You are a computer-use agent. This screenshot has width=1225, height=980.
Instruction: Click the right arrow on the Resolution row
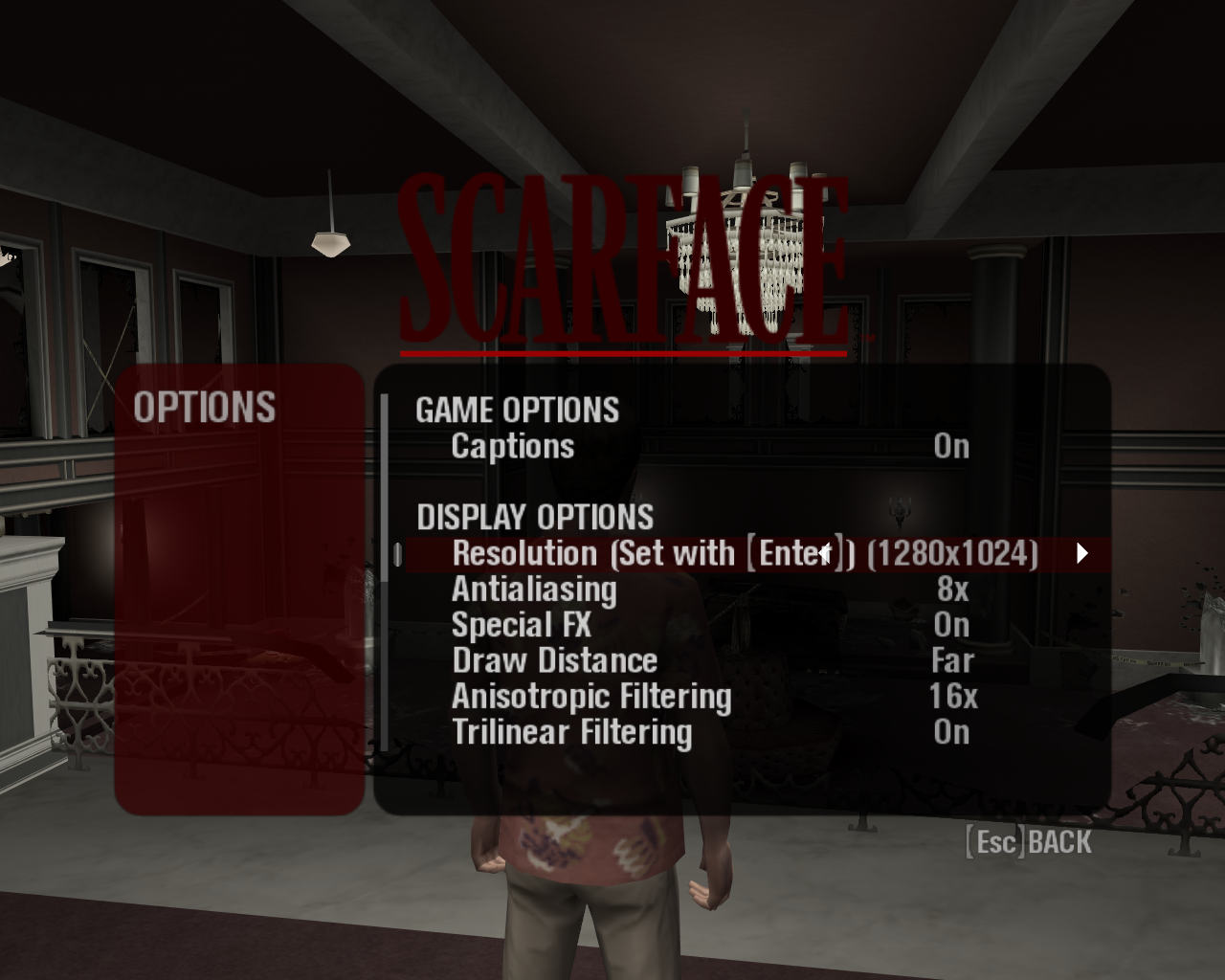click(1080, 553)
